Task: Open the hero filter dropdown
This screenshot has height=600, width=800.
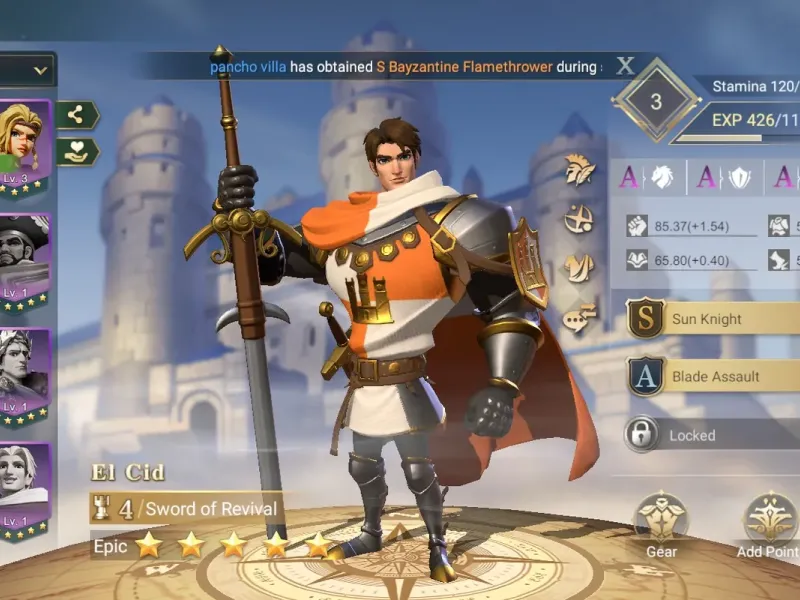Action: coord(27,70)
